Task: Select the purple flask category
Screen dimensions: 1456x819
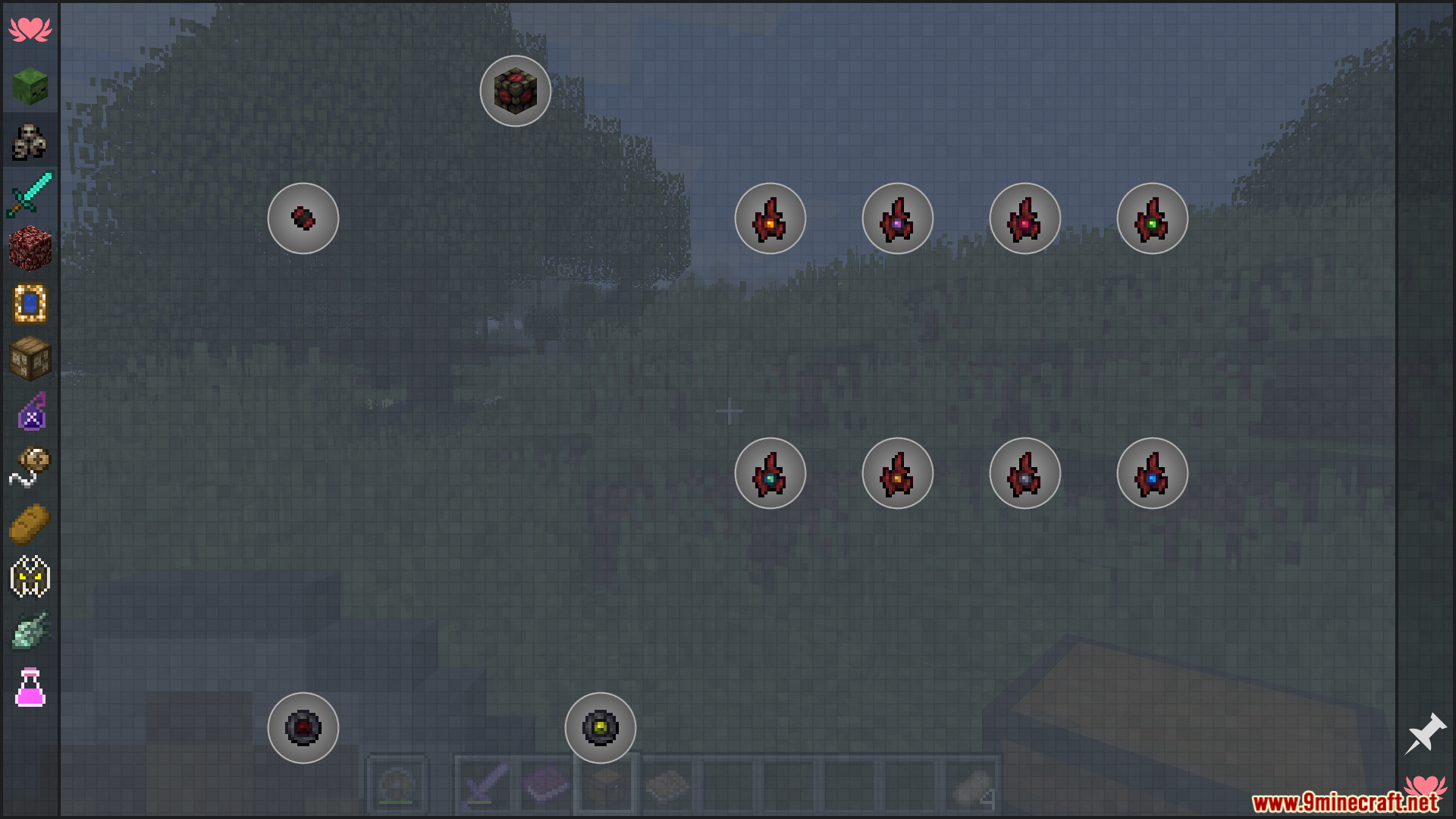Action: click(x=30, y=413)
